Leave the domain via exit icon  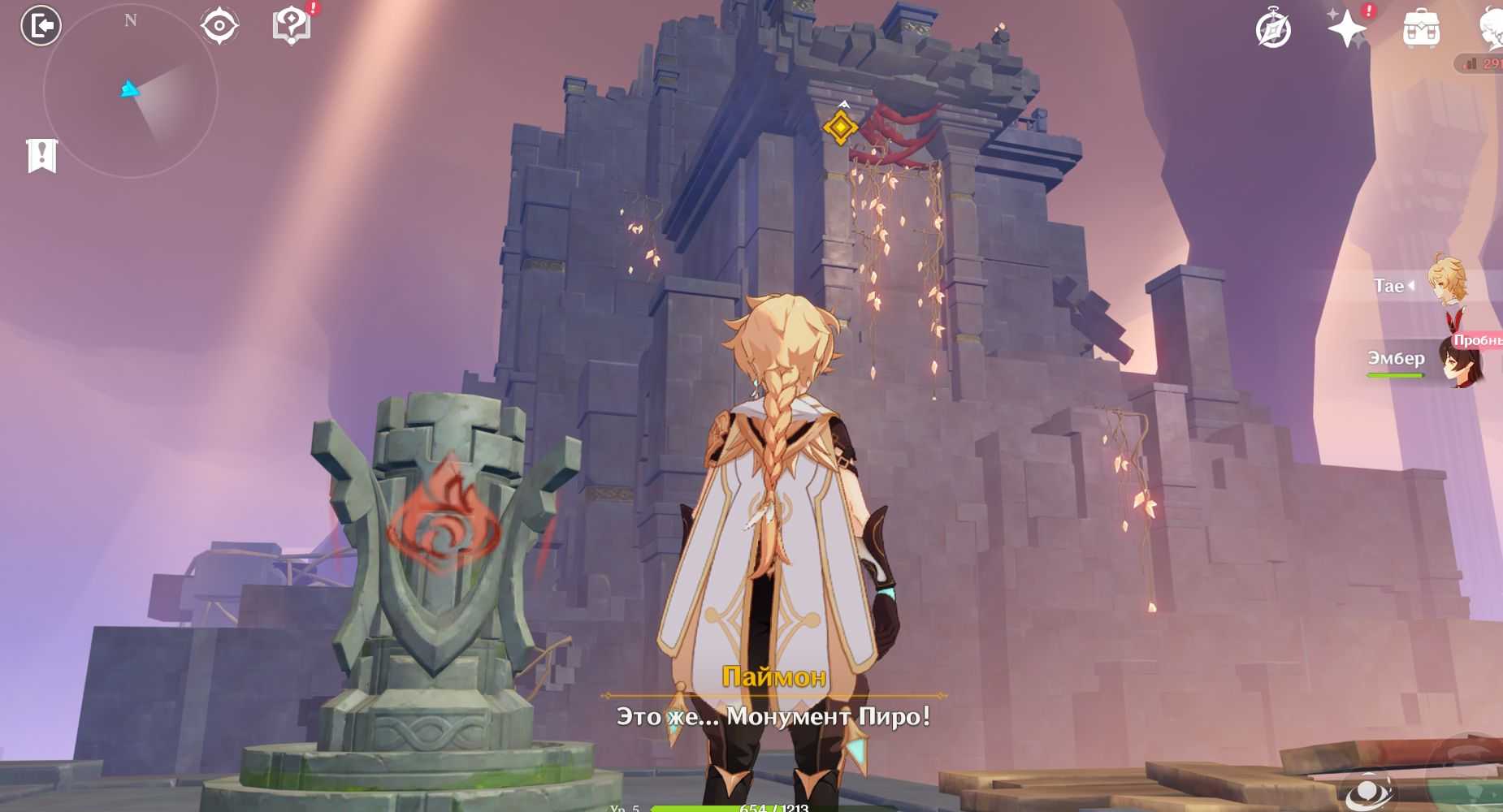41,26
